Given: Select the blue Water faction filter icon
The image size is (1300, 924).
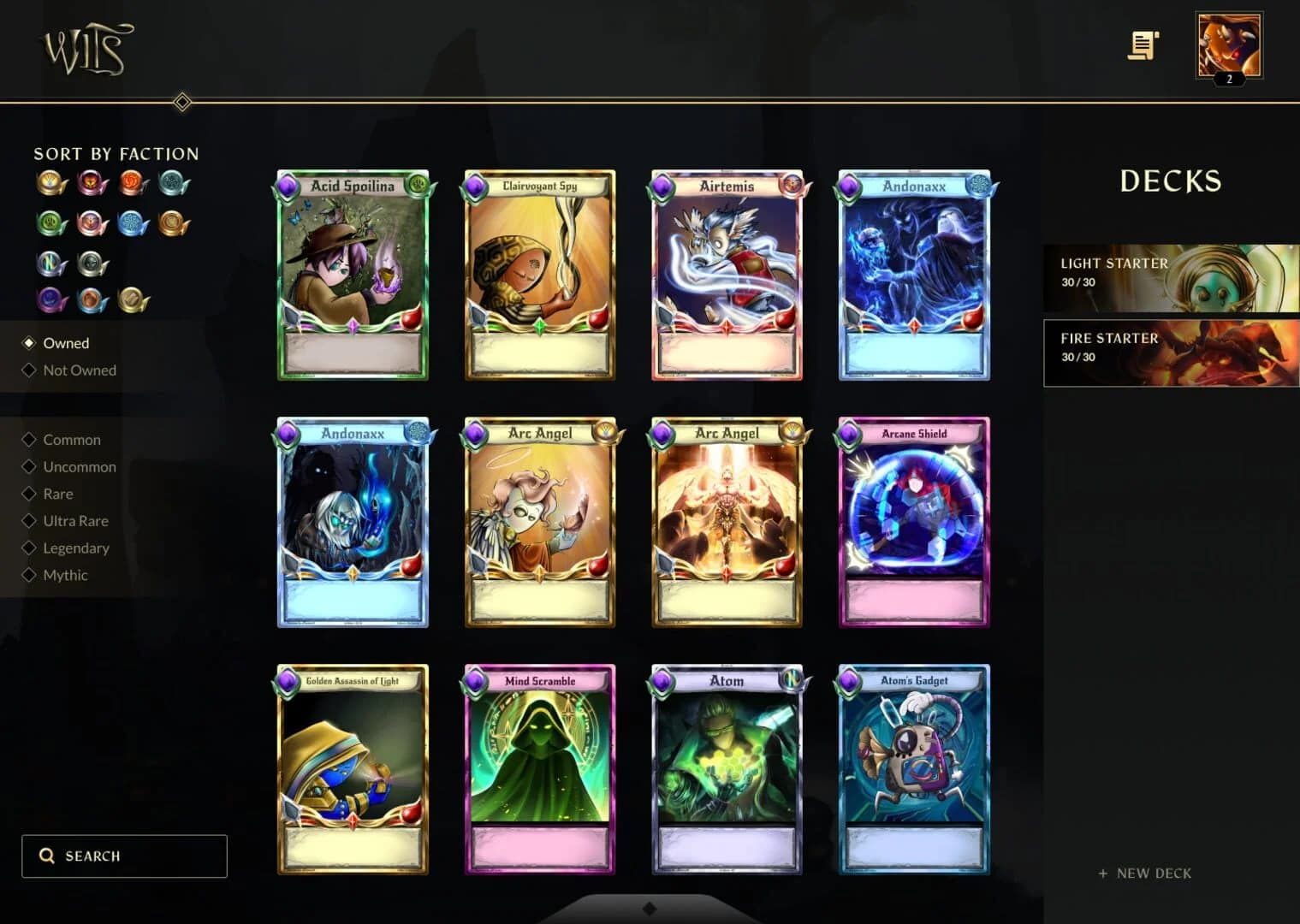Looking at the screenshot, I should tap(133, 223).
